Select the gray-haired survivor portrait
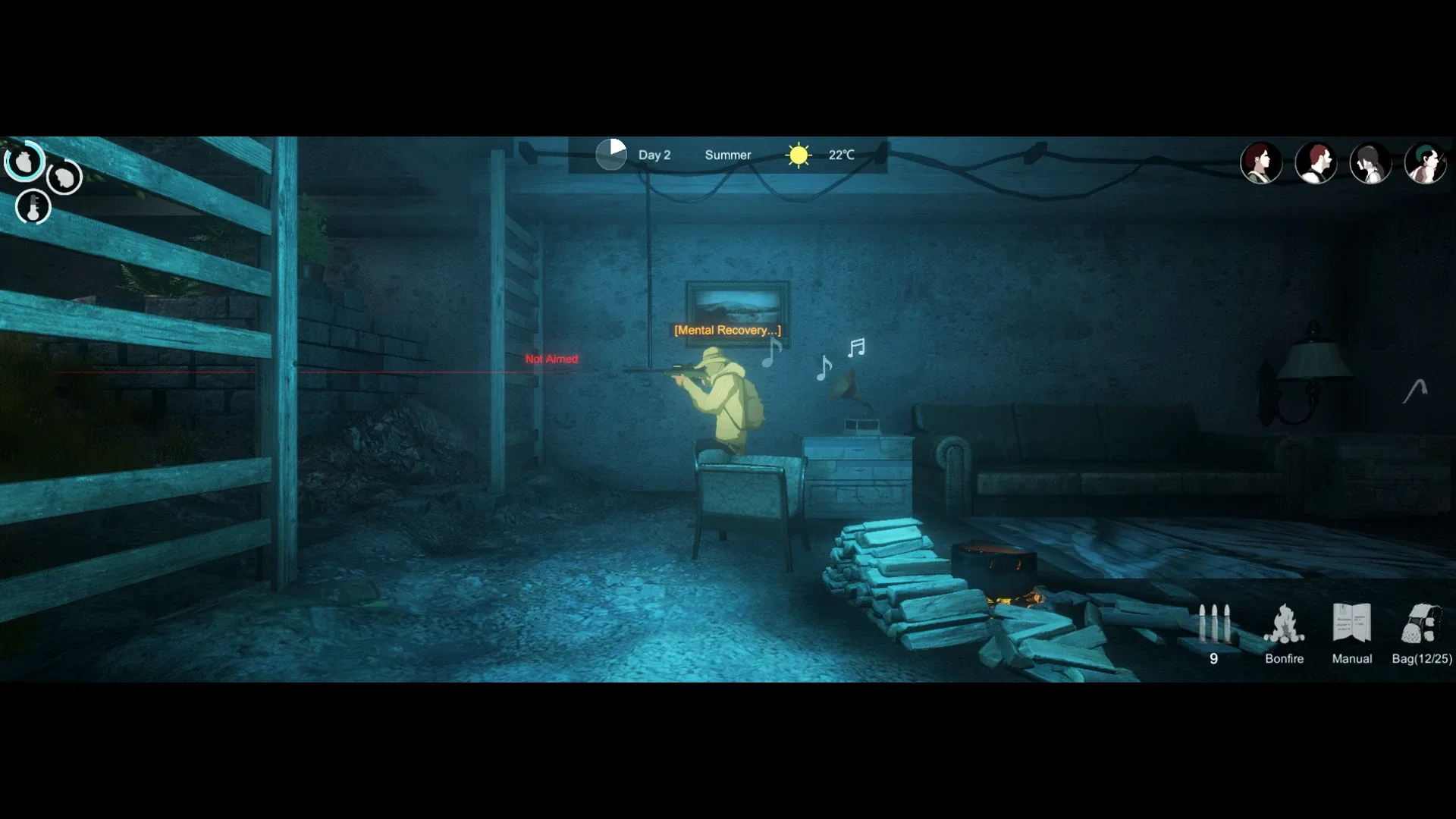 click(1372, 163)
